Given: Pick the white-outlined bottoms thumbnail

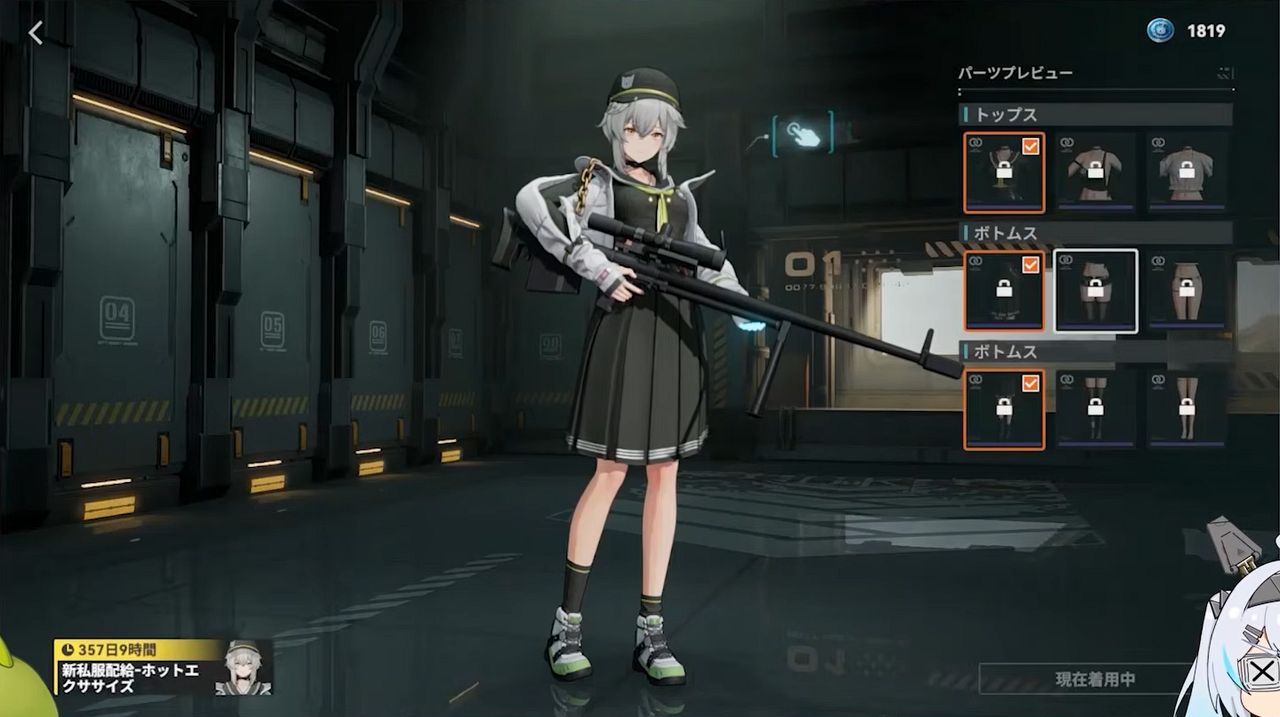Looking at the screenshot, I should pyautogui.click(x=1096, y=290).
